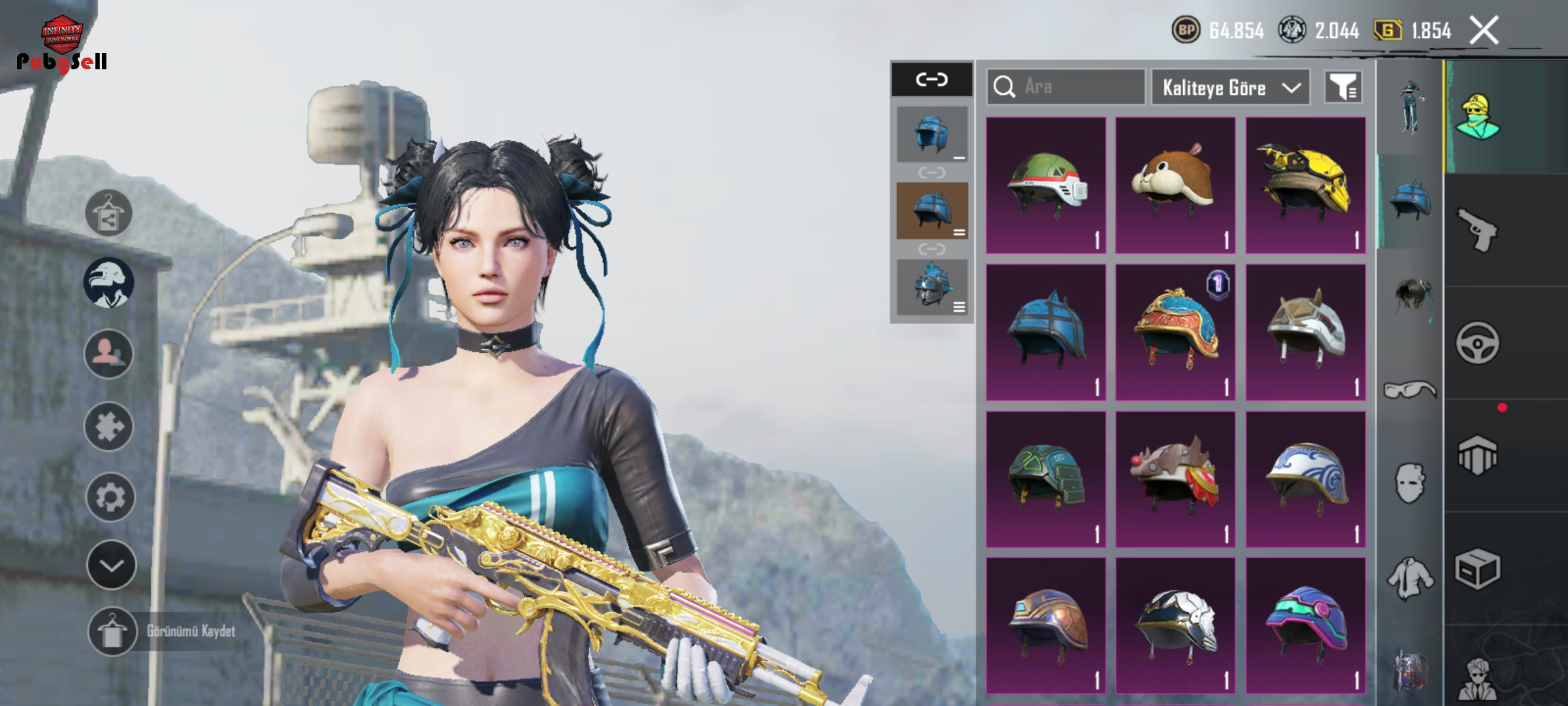Select the glasses subcategory
The image size is (1568, 706).
coord(1410,390)
